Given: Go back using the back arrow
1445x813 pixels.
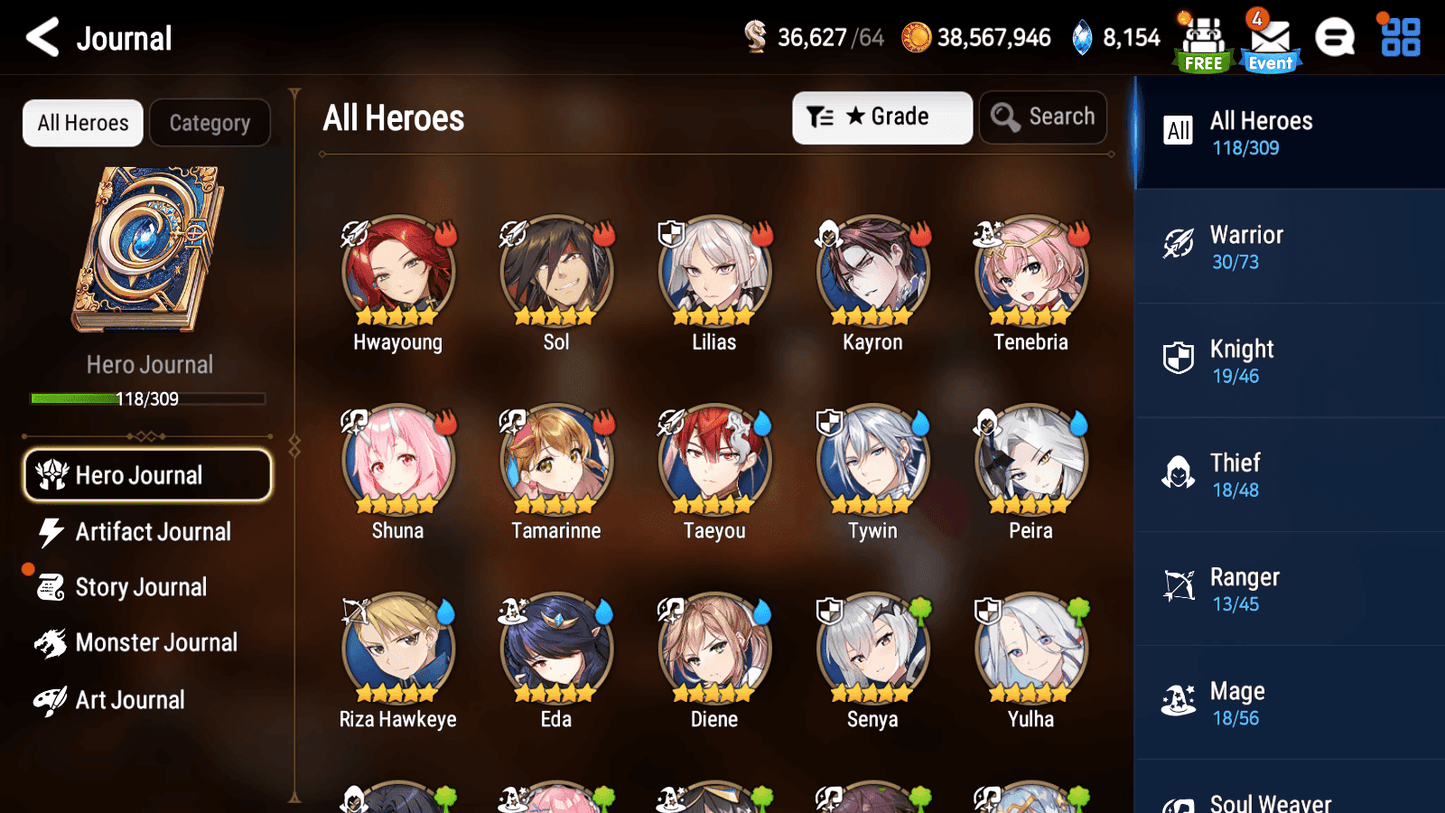Looking at the screenshot, I should coord(40,36).
